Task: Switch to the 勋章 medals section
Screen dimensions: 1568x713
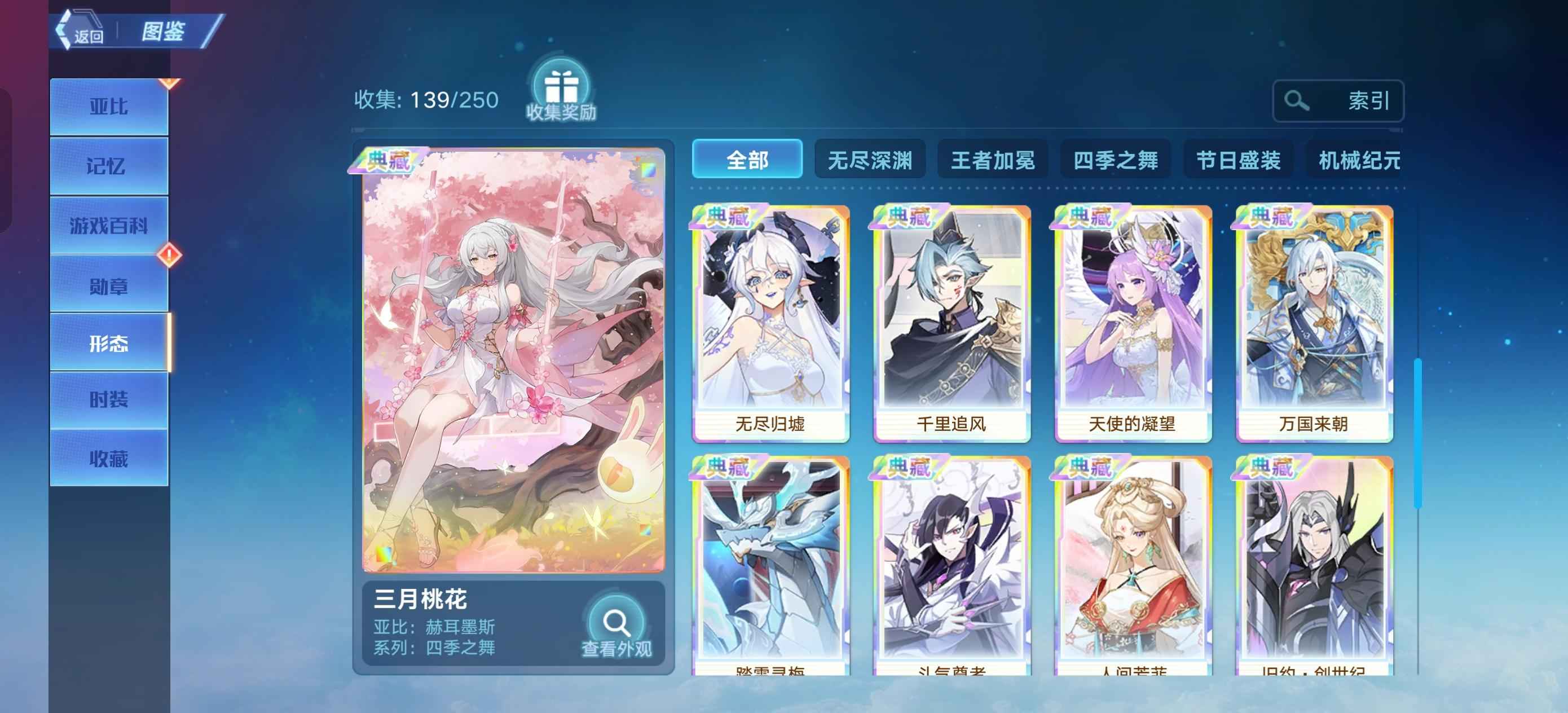Action: coord(109,285)
